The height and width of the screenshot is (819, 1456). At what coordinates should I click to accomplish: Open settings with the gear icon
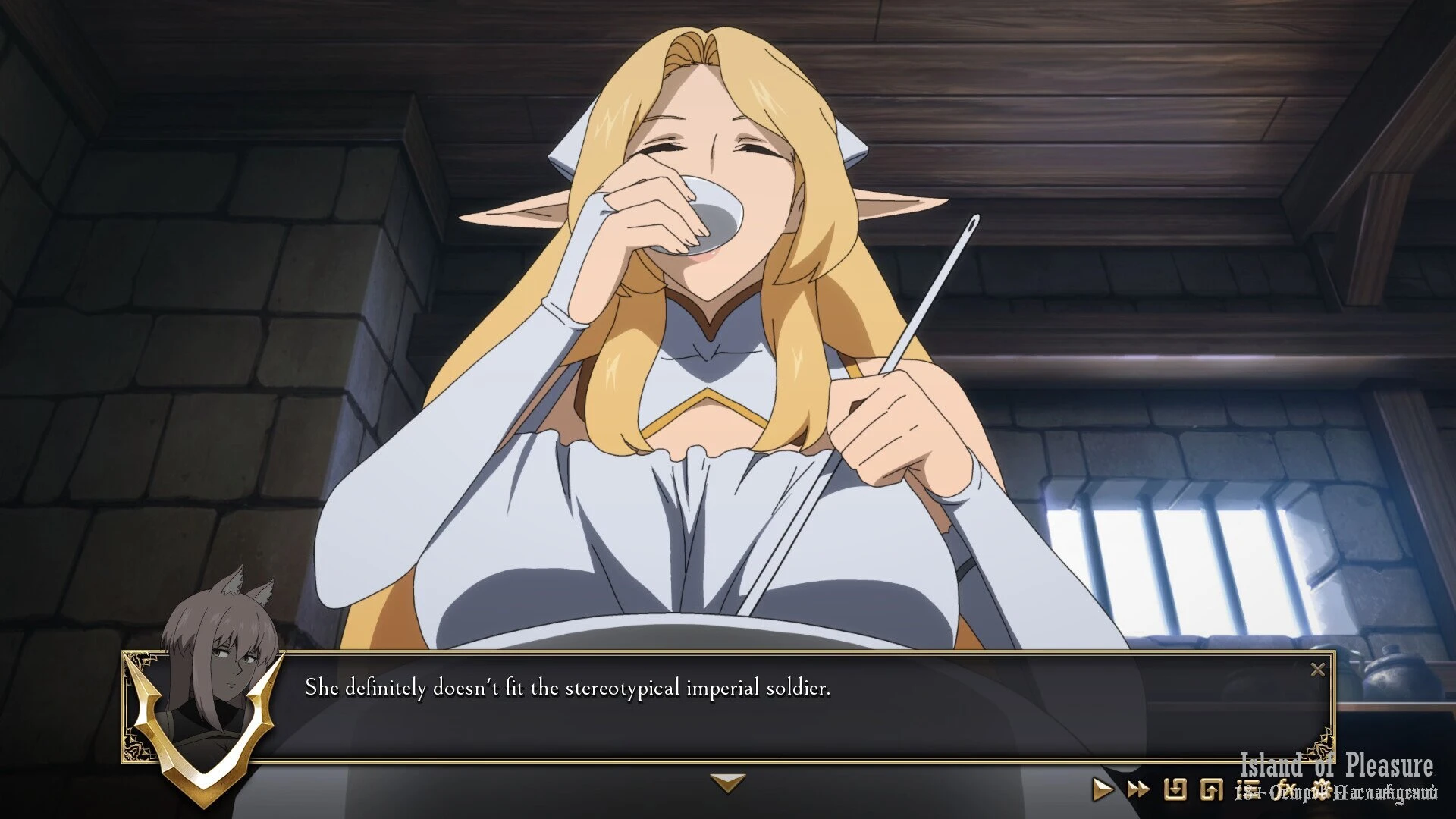[1323, 788]
